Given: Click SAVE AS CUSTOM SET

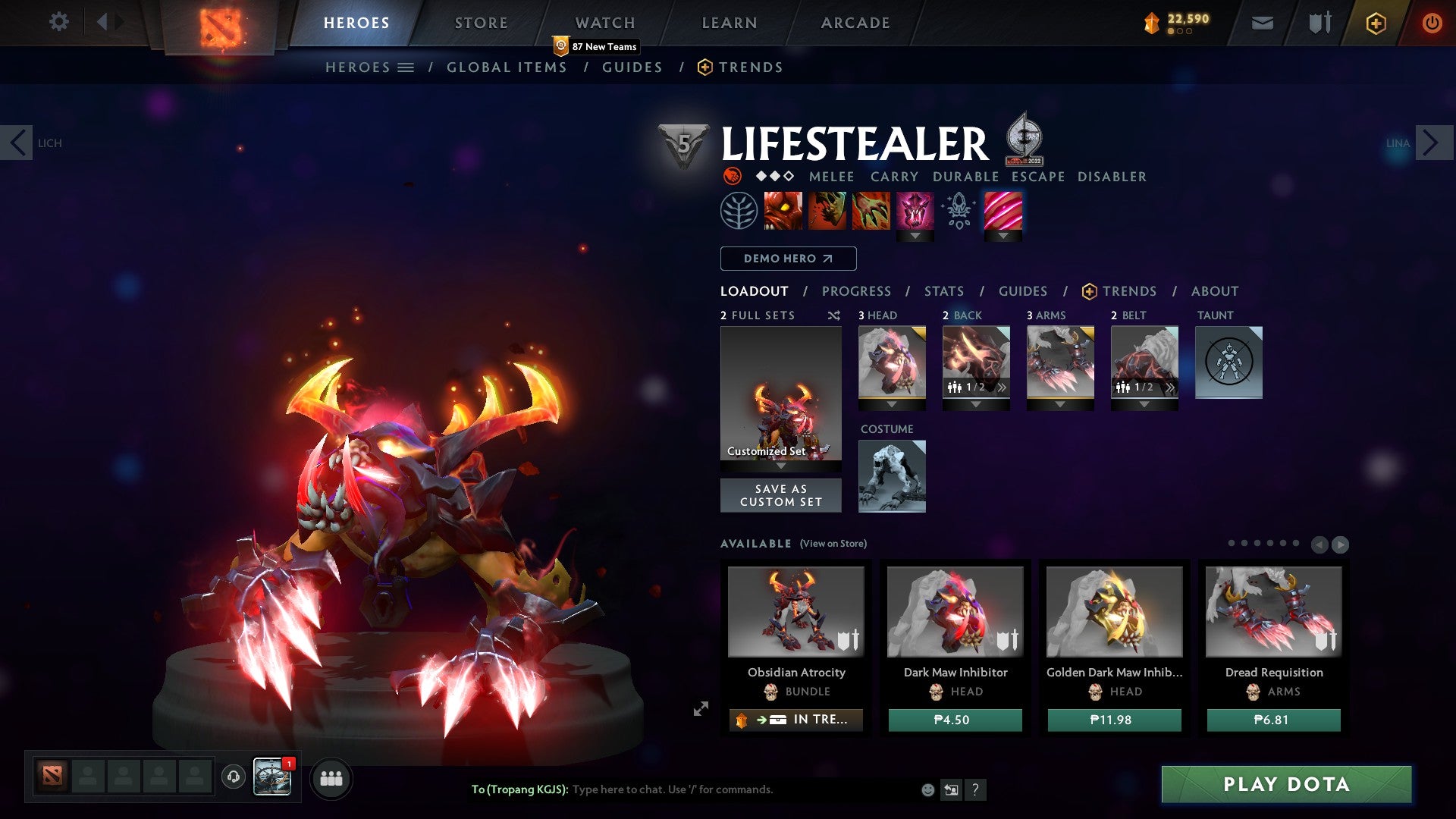Looking at the screenshot, I should (780, 495).
